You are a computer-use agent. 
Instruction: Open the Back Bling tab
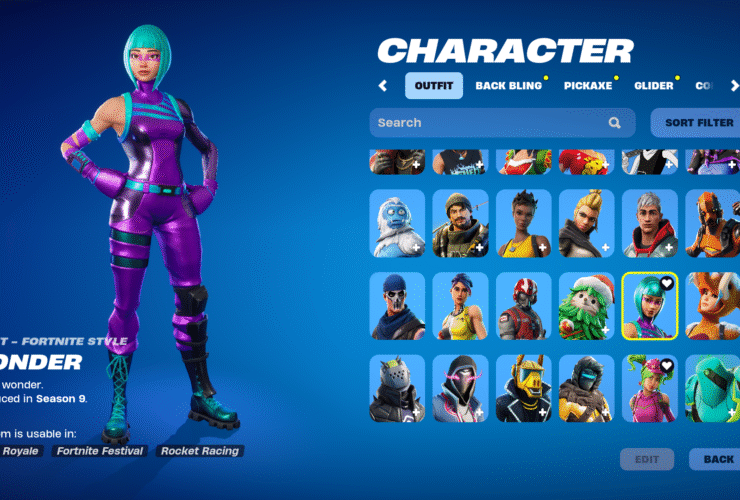click(x=508, y=86)
